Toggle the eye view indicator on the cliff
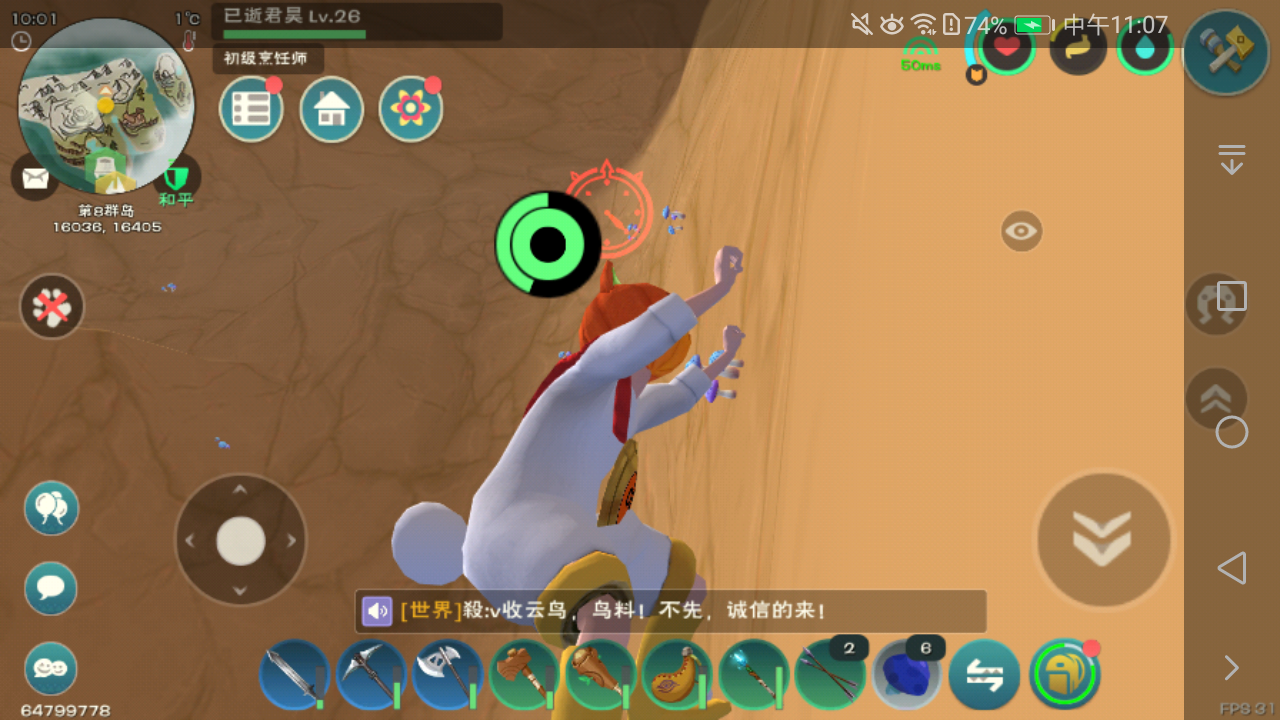Viewport: 1280px width, 720px height. tap(1019, 231)
